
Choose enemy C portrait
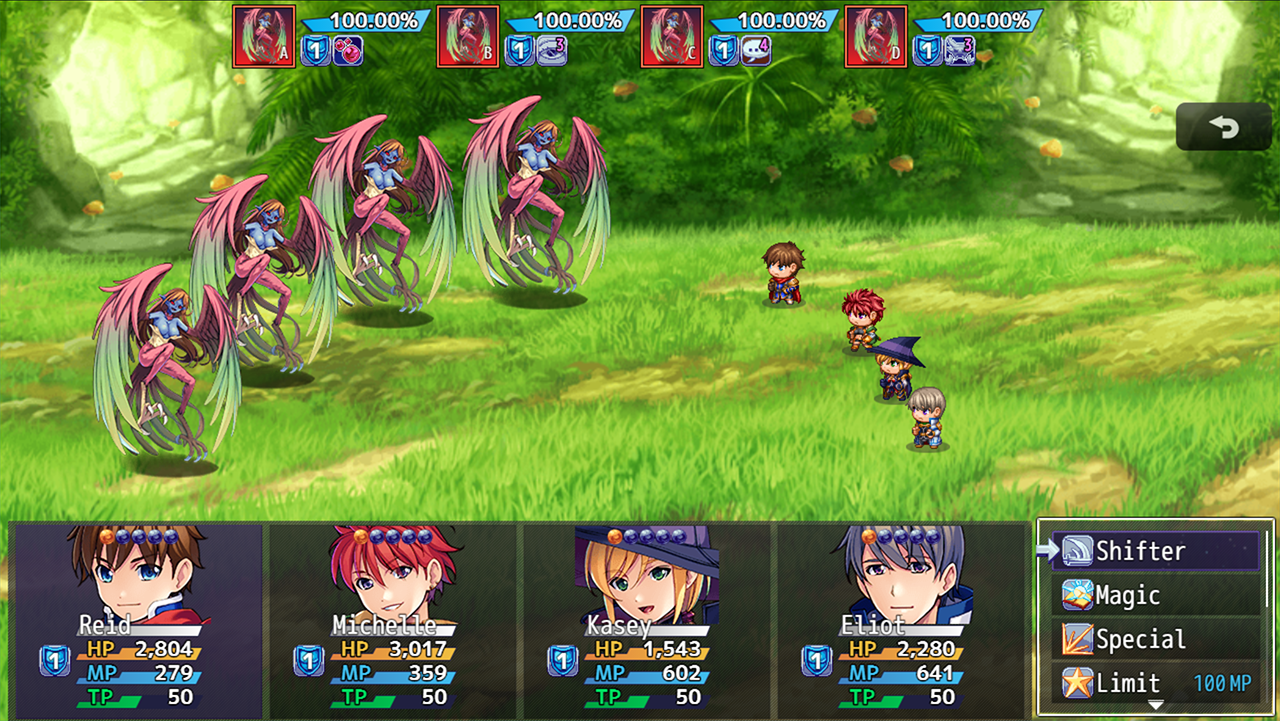(672, 37)
